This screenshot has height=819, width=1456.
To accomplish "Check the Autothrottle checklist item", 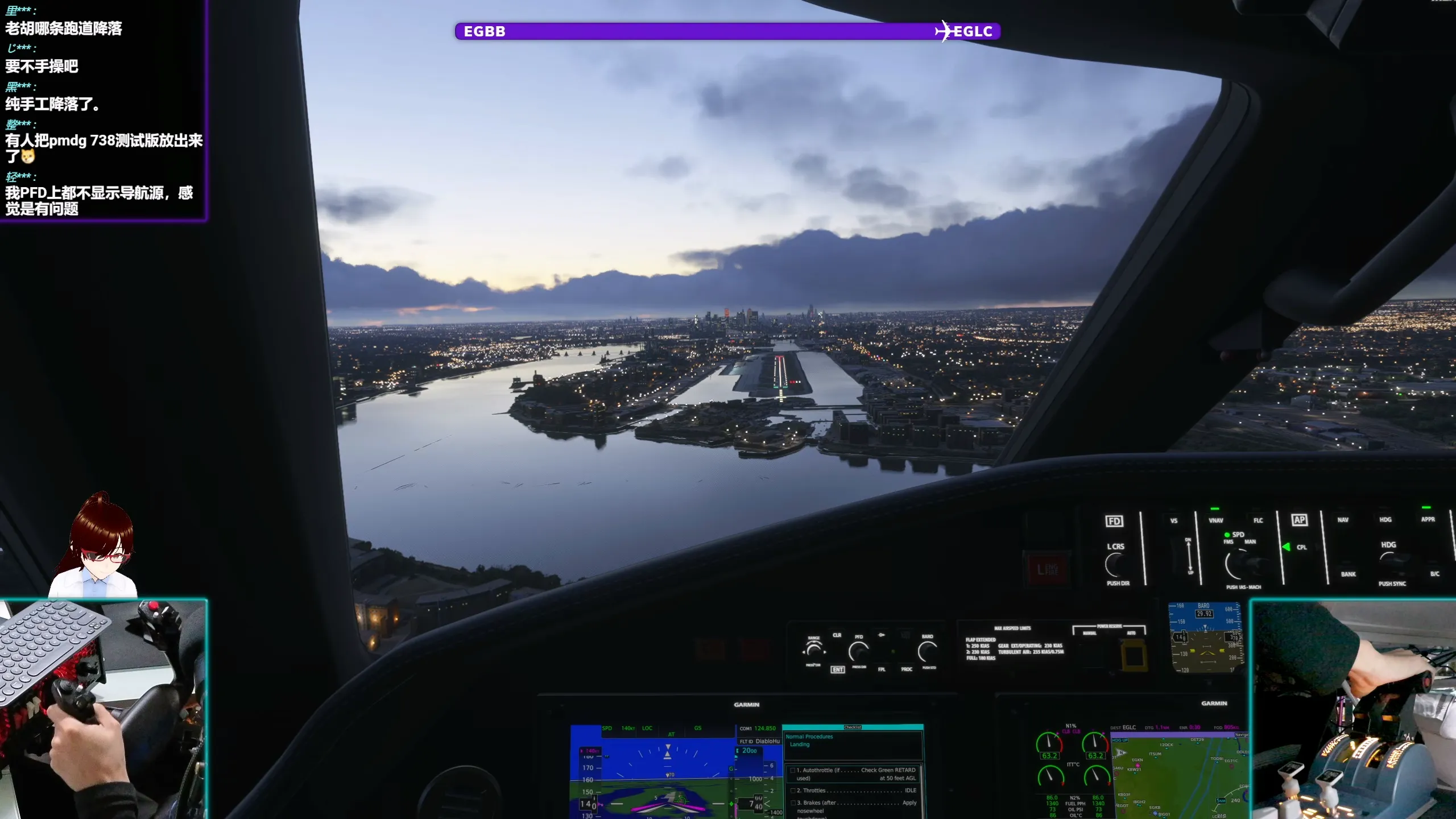I will pos(793,770).
